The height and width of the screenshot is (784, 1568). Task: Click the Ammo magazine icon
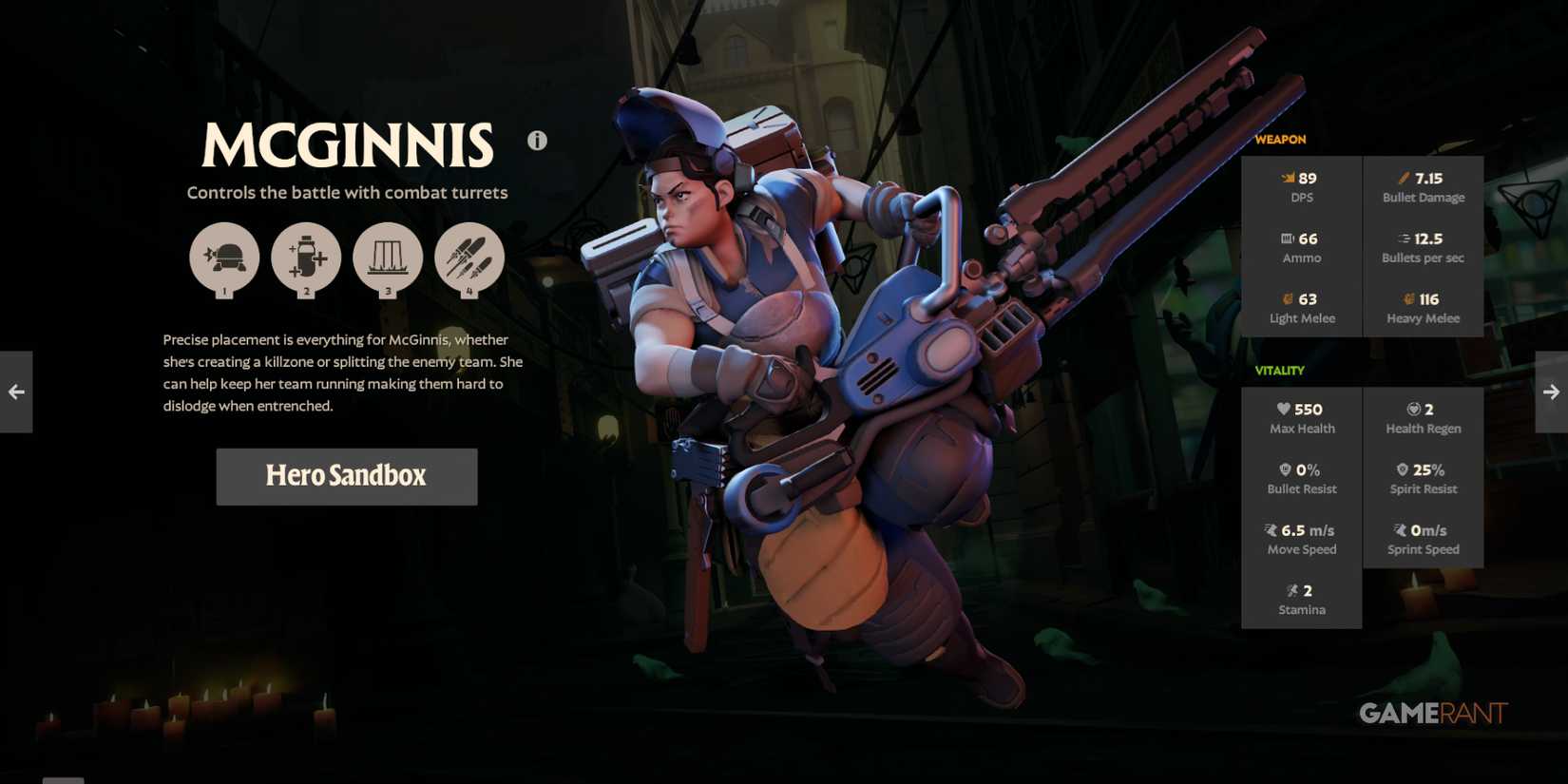pyautogui.click(x=1287, y=238)
